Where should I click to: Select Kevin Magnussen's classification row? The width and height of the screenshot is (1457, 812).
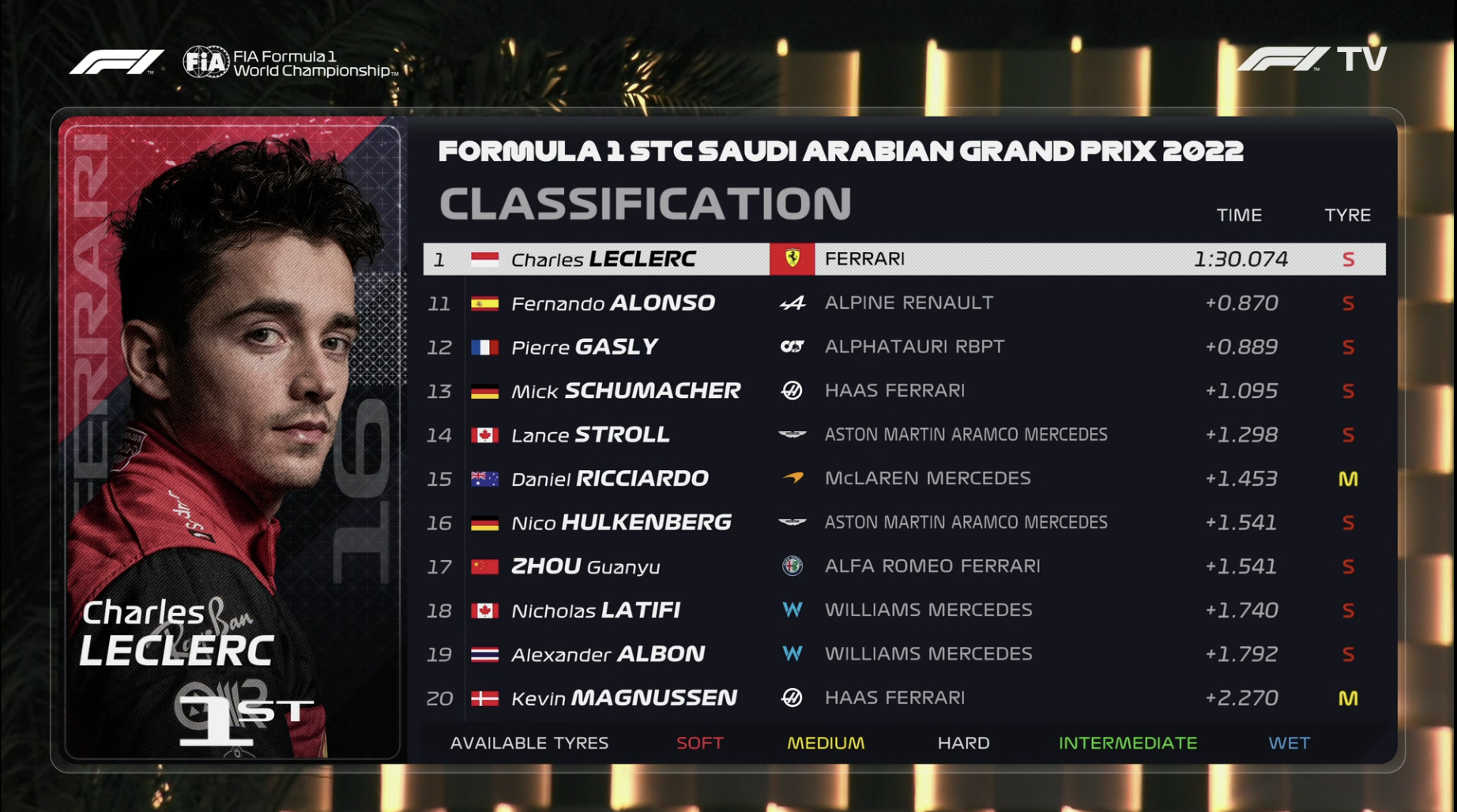903,697
